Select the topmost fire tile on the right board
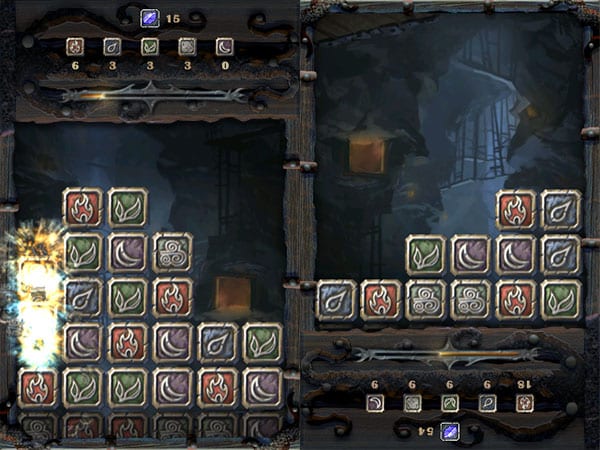600x450 pixels. click(516, 210)
